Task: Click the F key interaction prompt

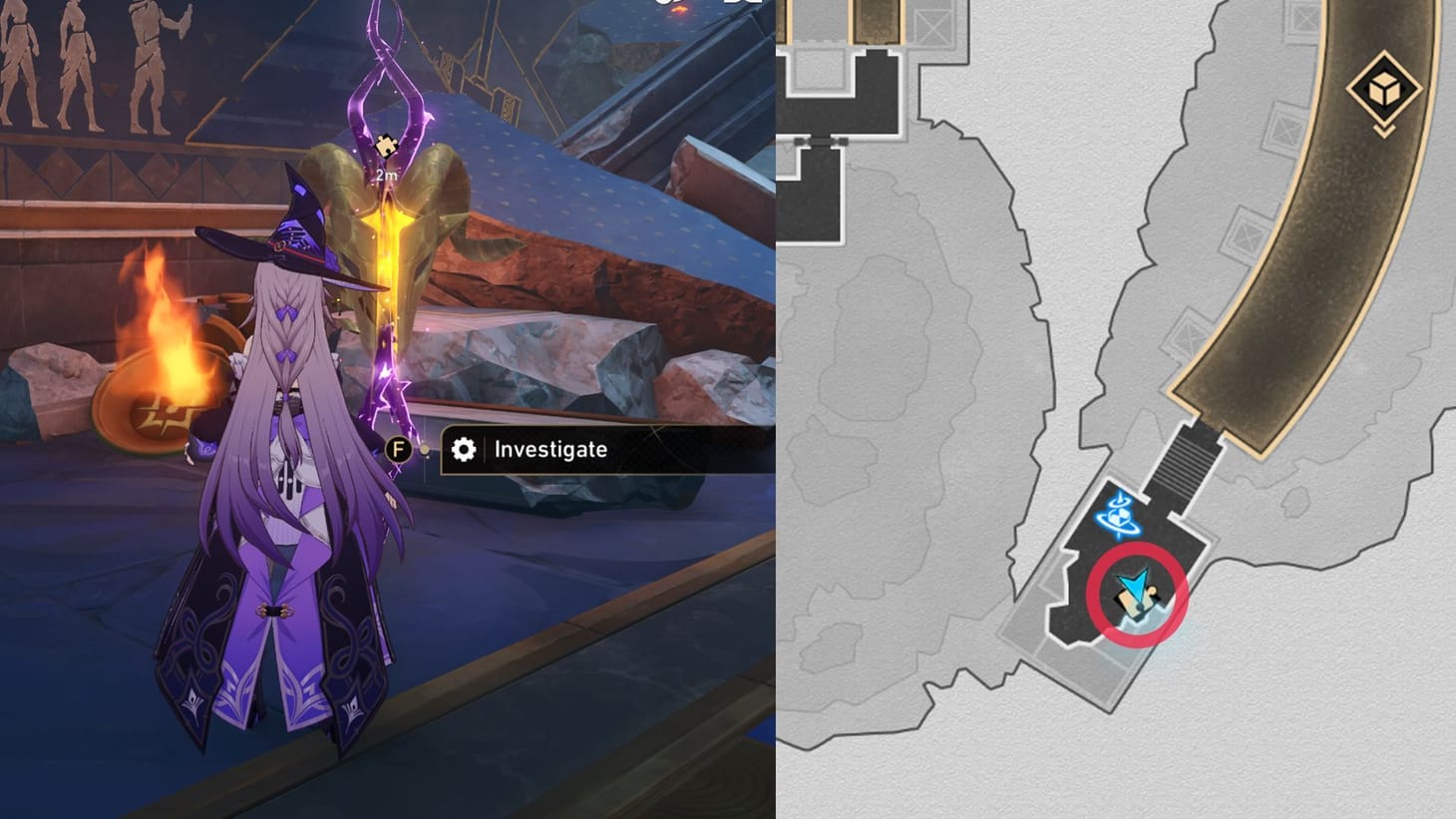Action: coord(398,449)
